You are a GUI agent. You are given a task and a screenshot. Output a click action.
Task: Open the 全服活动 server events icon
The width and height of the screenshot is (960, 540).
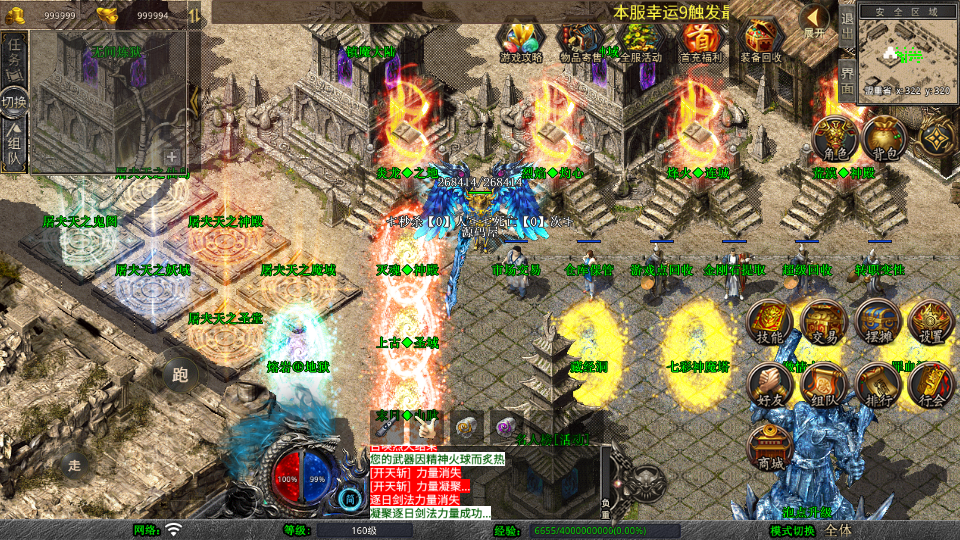[x=640, y=40]
